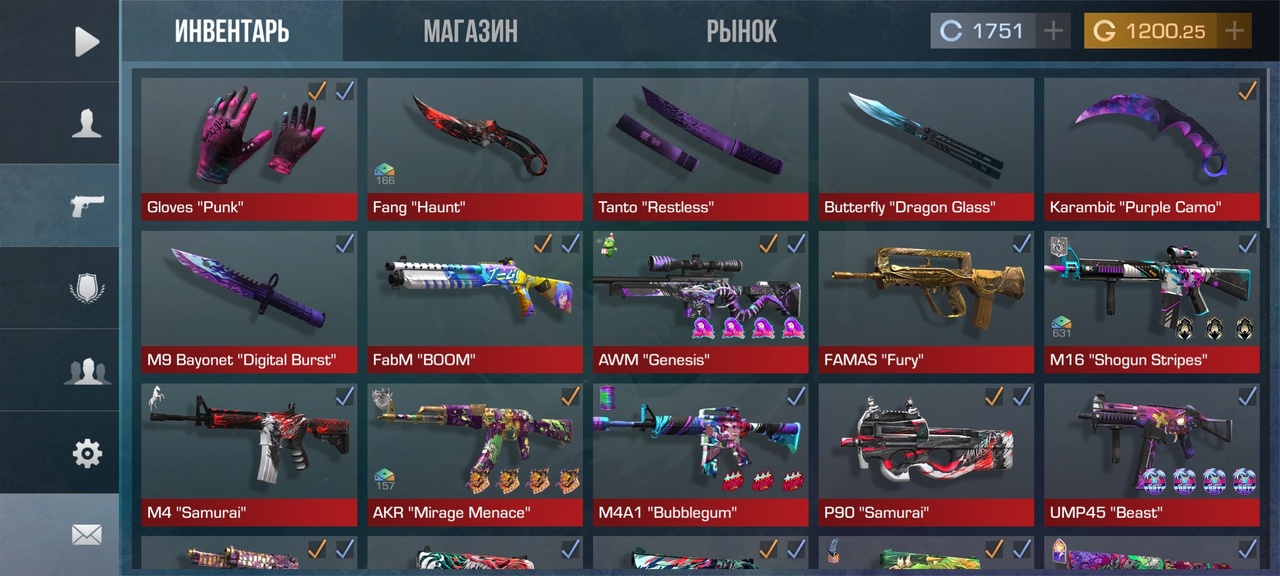Open the clan shield icon
The width and height of the screenshot is (1280, 576).
pyautogui.click(x=87, y=289)
